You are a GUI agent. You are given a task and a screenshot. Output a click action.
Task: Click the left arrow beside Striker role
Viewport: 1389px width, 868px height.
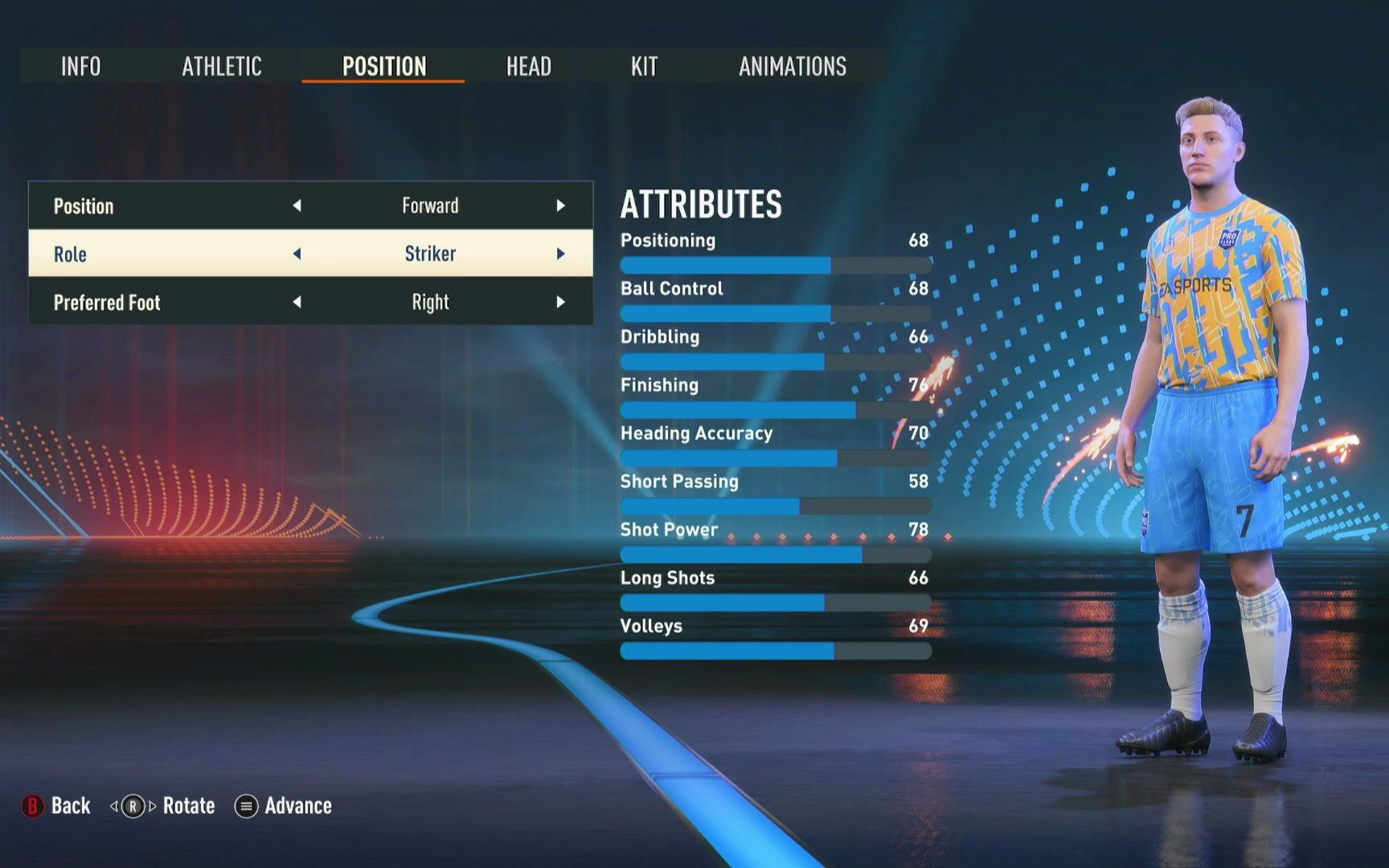[297, 254]
